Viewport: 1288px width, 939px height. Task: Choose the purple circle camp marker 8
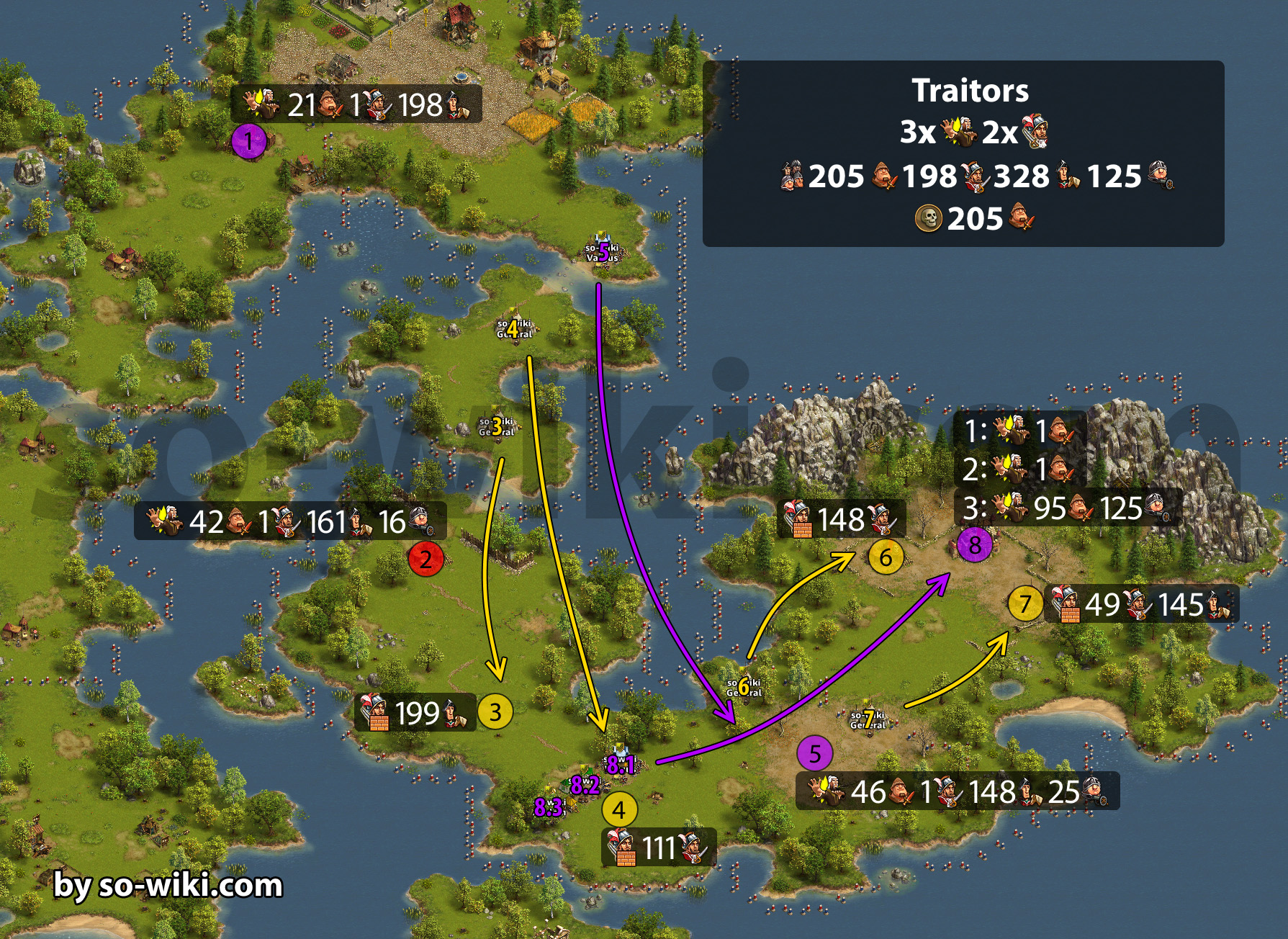pyautogui.click(x=975, y=545)
